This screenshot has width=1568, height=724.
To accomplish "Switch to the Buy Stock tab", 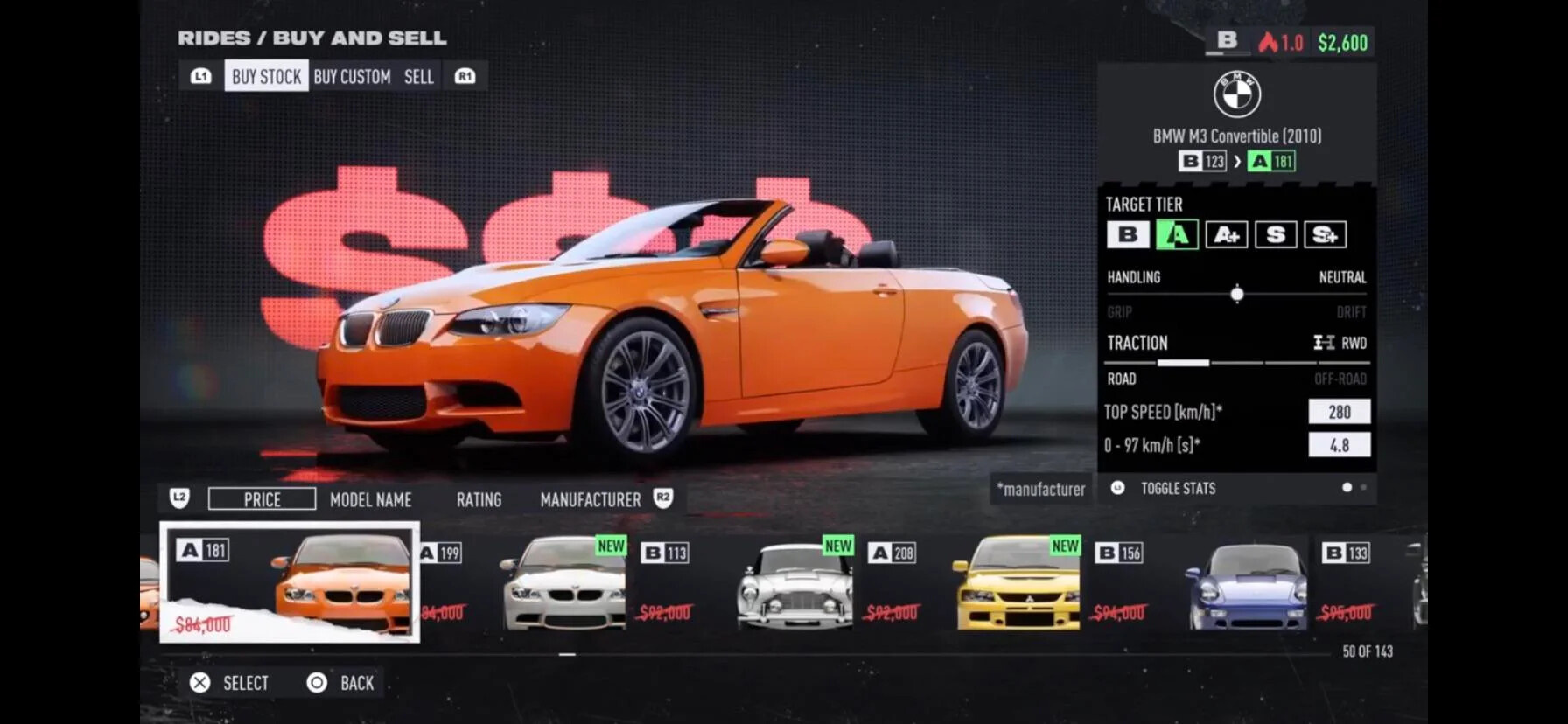I will (266, 77).
